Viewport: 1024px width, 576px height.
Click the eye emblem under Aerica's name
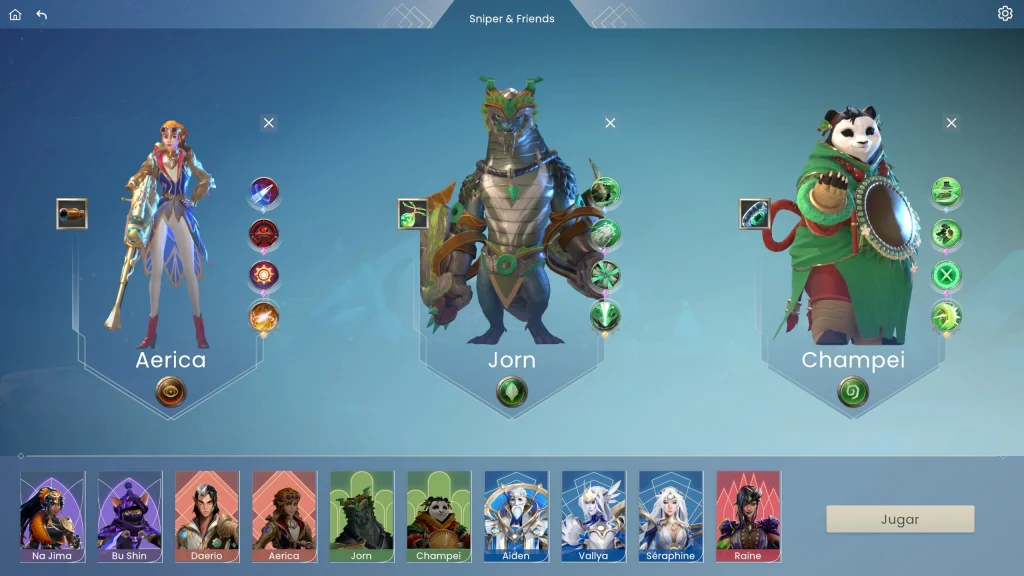[x=171, y=391]
